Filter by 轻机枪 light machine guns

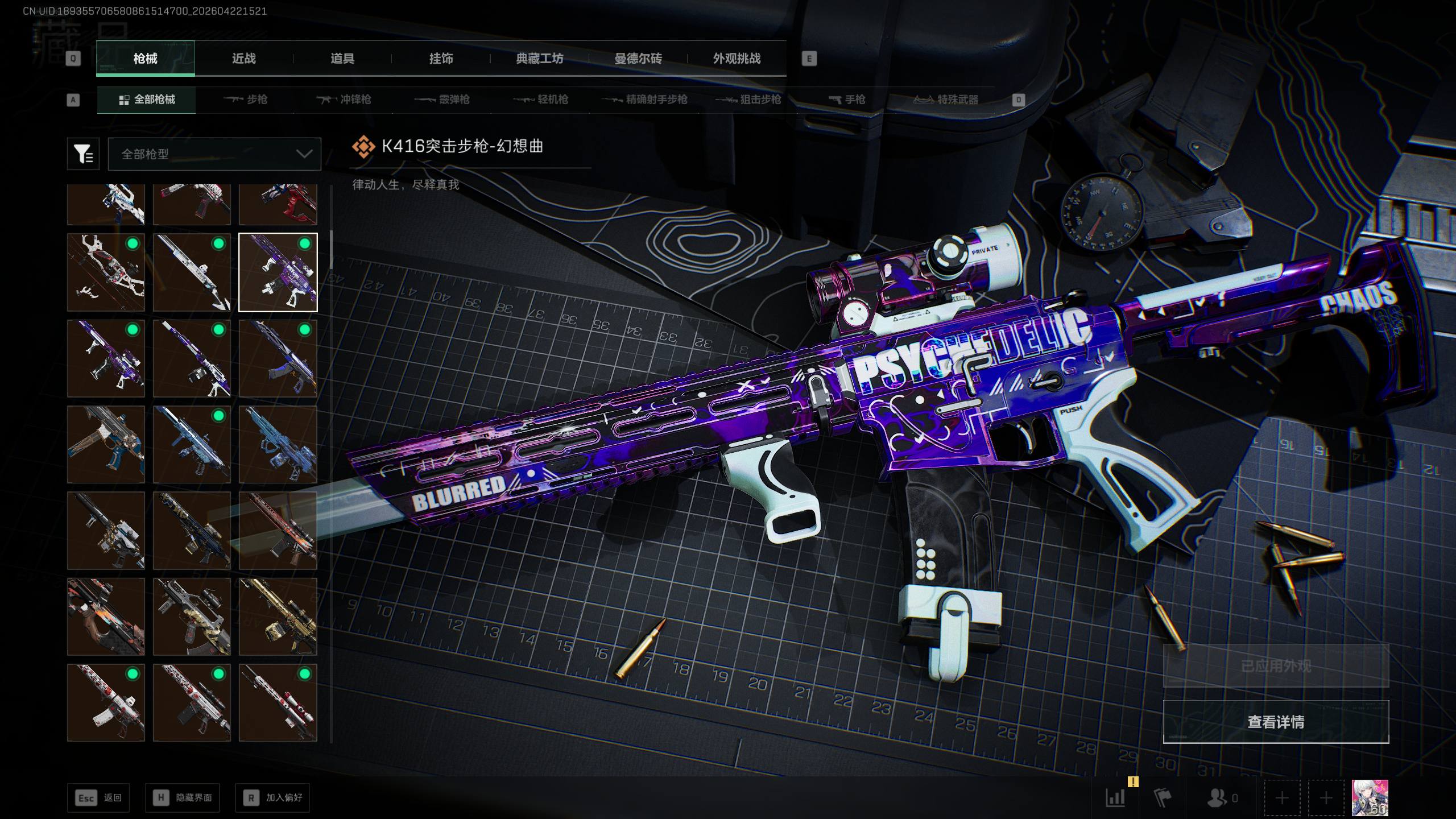click(x=541, y=100)
